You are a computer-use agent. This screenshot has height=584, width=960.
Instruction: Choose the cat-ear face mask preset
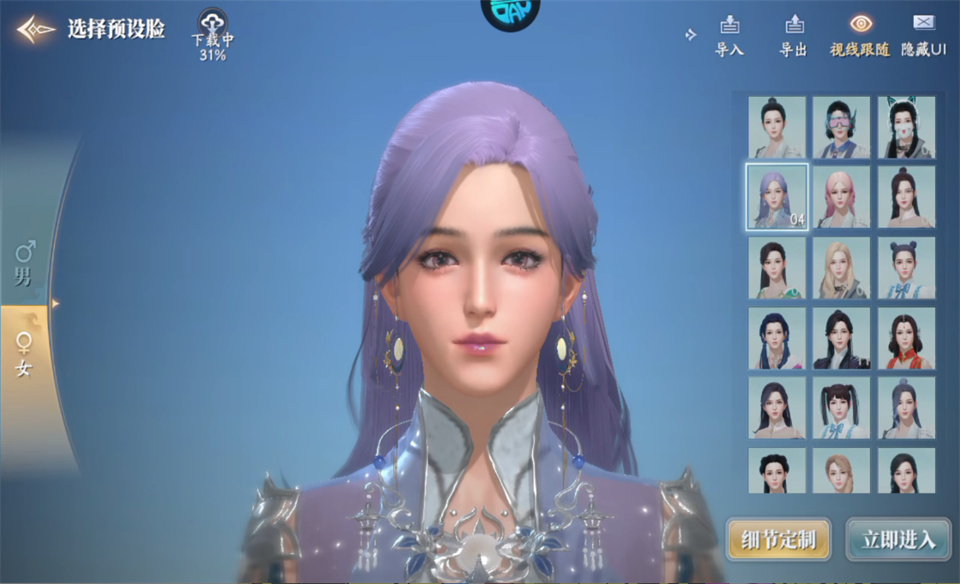tap(906, 127)
